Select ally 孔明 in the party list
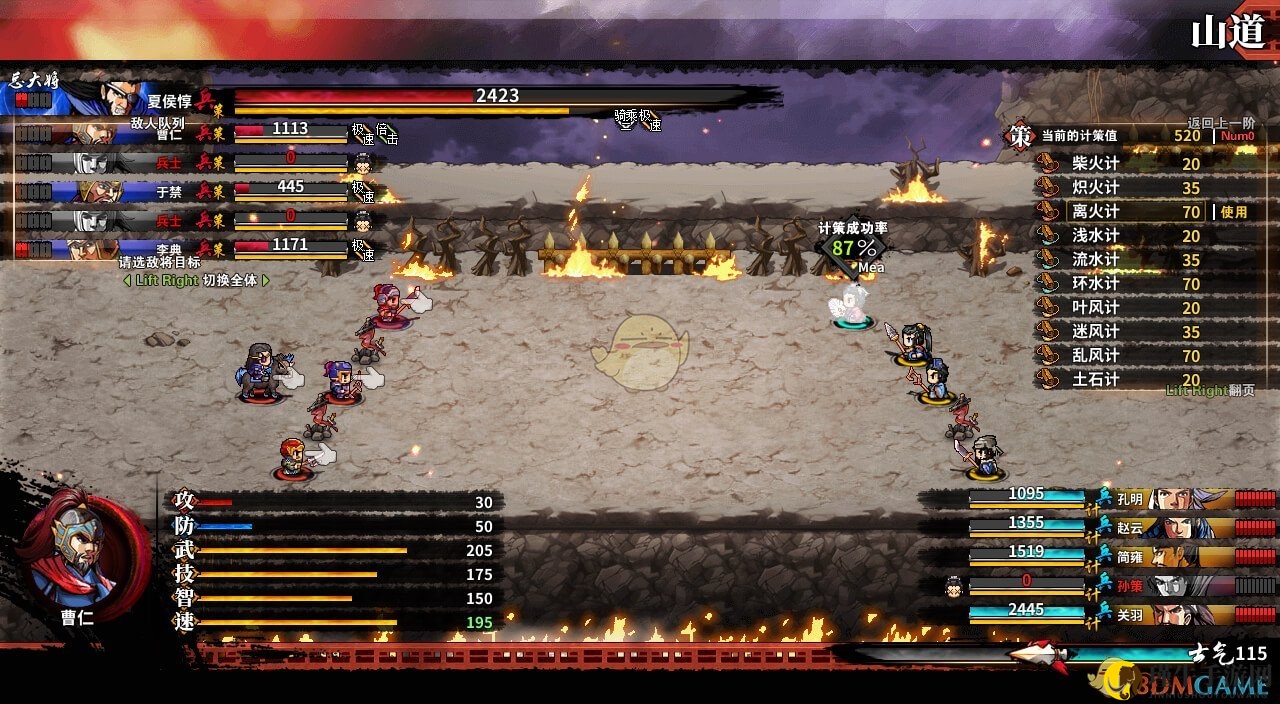This screenshot has width=1280, height=704. tap(1130, 498)
